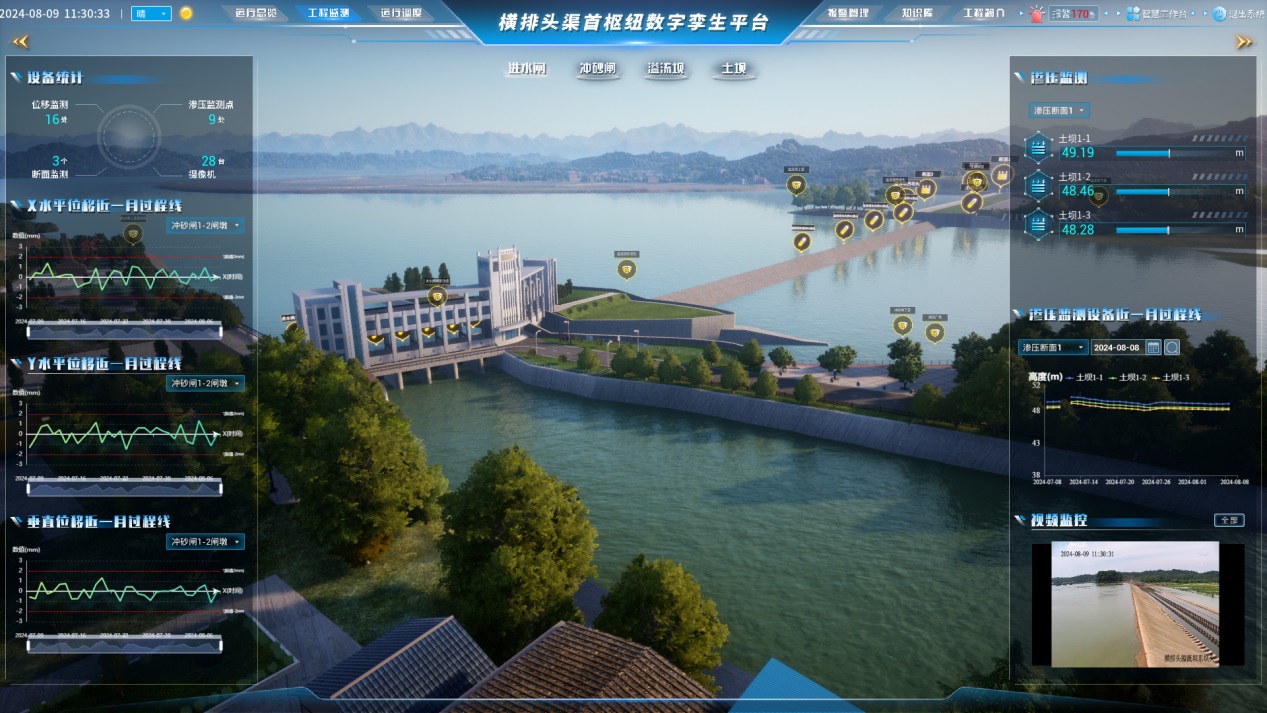The width and height of the screenshot is (1267, 713).
Task: Collapse the right panel with double-arrow
Action: [x=1244, y=42]
